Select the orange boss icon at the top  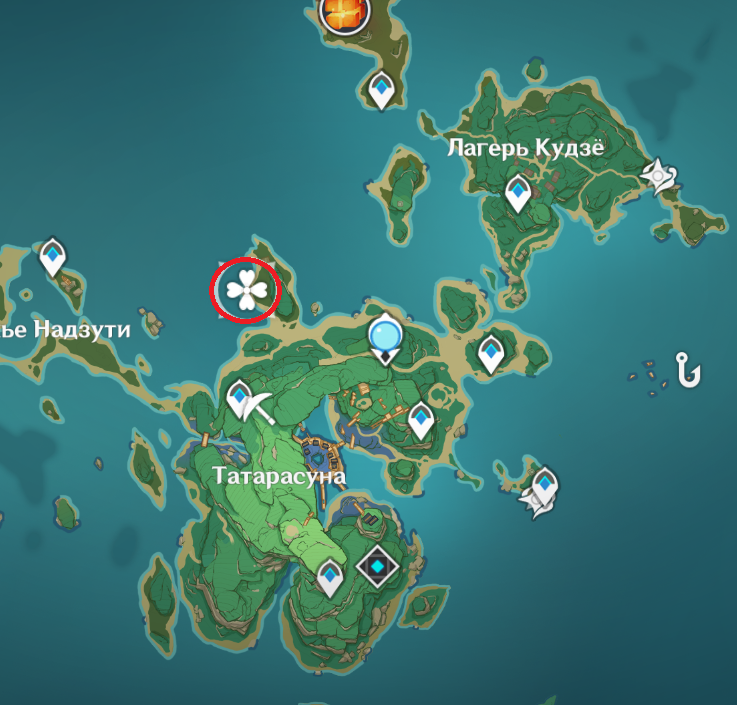pyautogui.click(x=344, y=13)
